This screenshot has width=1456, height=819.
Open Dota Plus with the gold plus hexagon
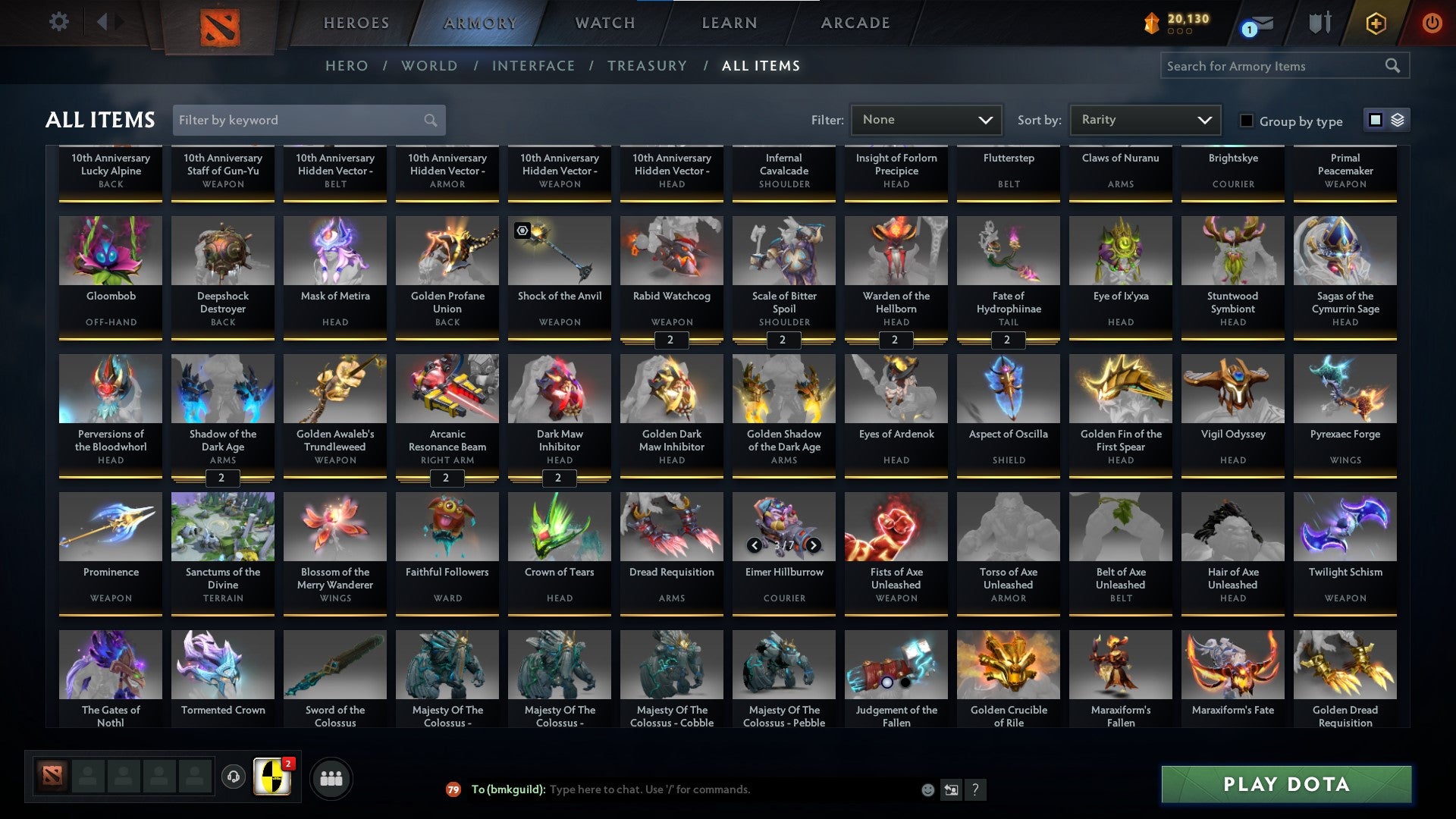tap(1375, 23)
